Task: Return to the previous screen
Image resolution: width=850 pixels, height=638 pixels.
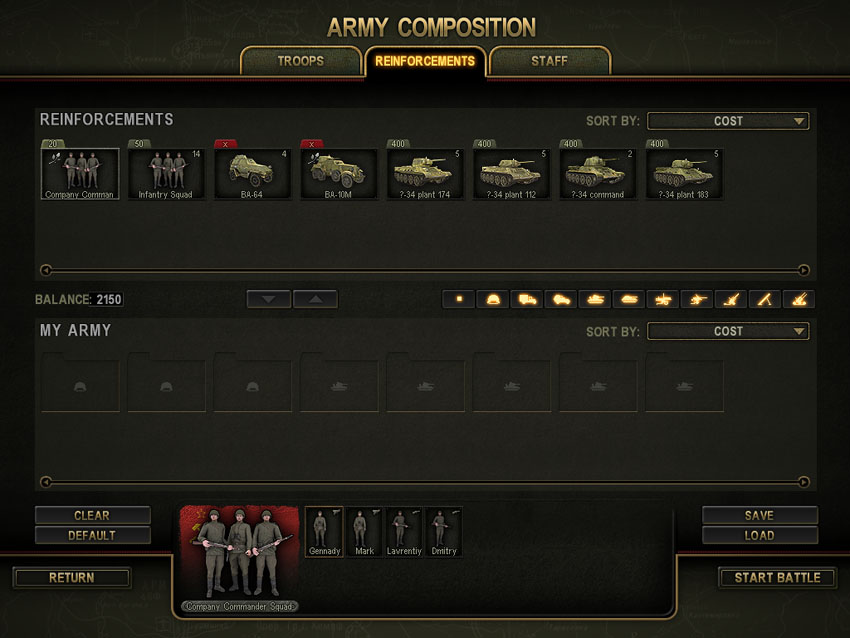Action: [72, 577]
